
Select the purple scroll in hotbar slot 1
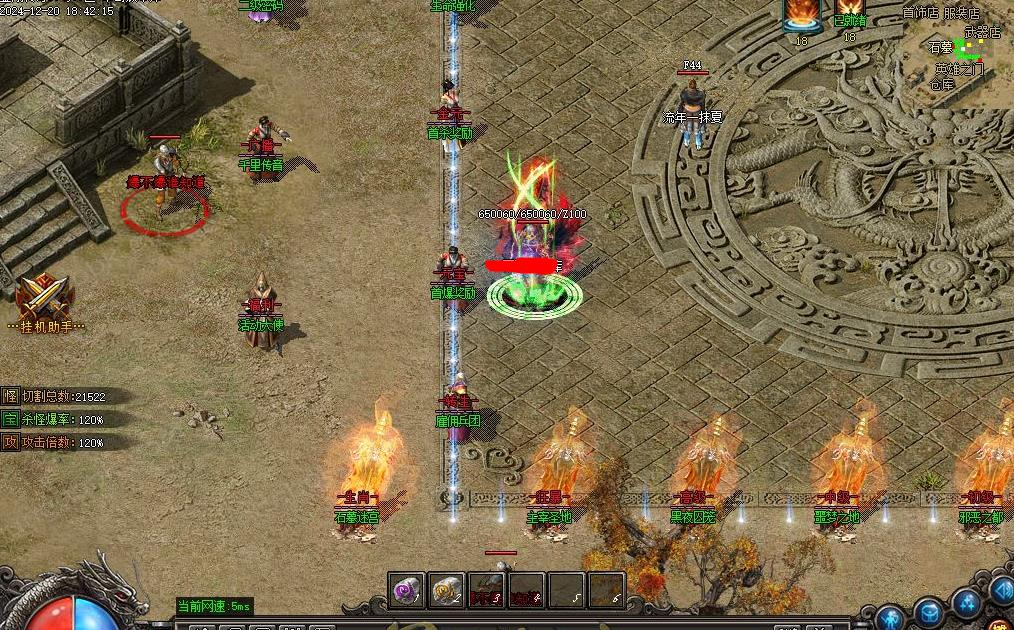click(x=408, y=591)
